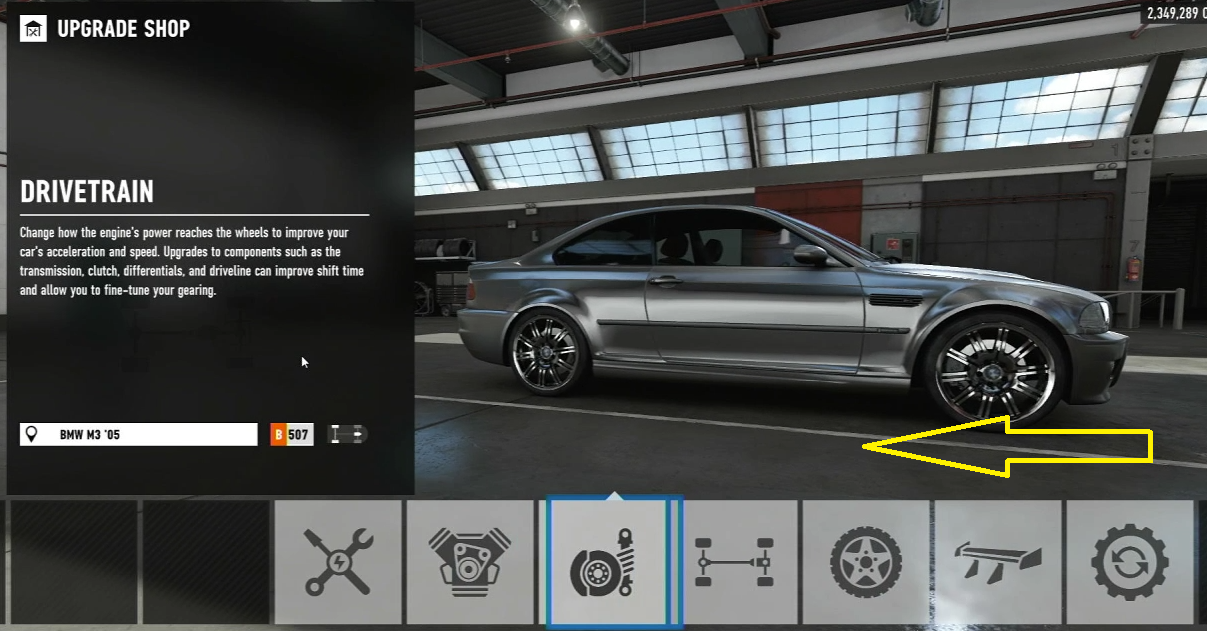
Task: Open the drivetrain axle upgrades tile
Action: click(x=735, y=562)
